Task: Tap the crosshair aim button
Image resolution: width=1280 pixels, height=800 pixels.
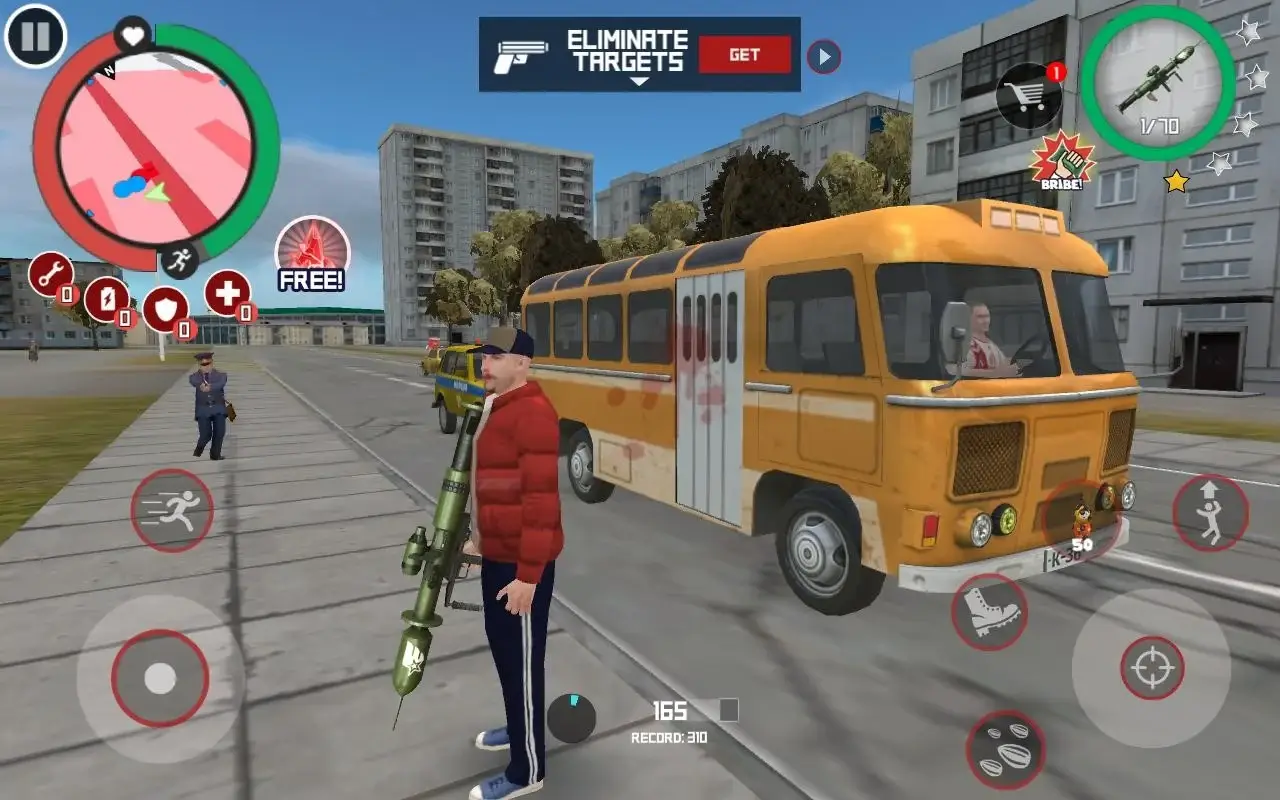Action: [1152, 668]
